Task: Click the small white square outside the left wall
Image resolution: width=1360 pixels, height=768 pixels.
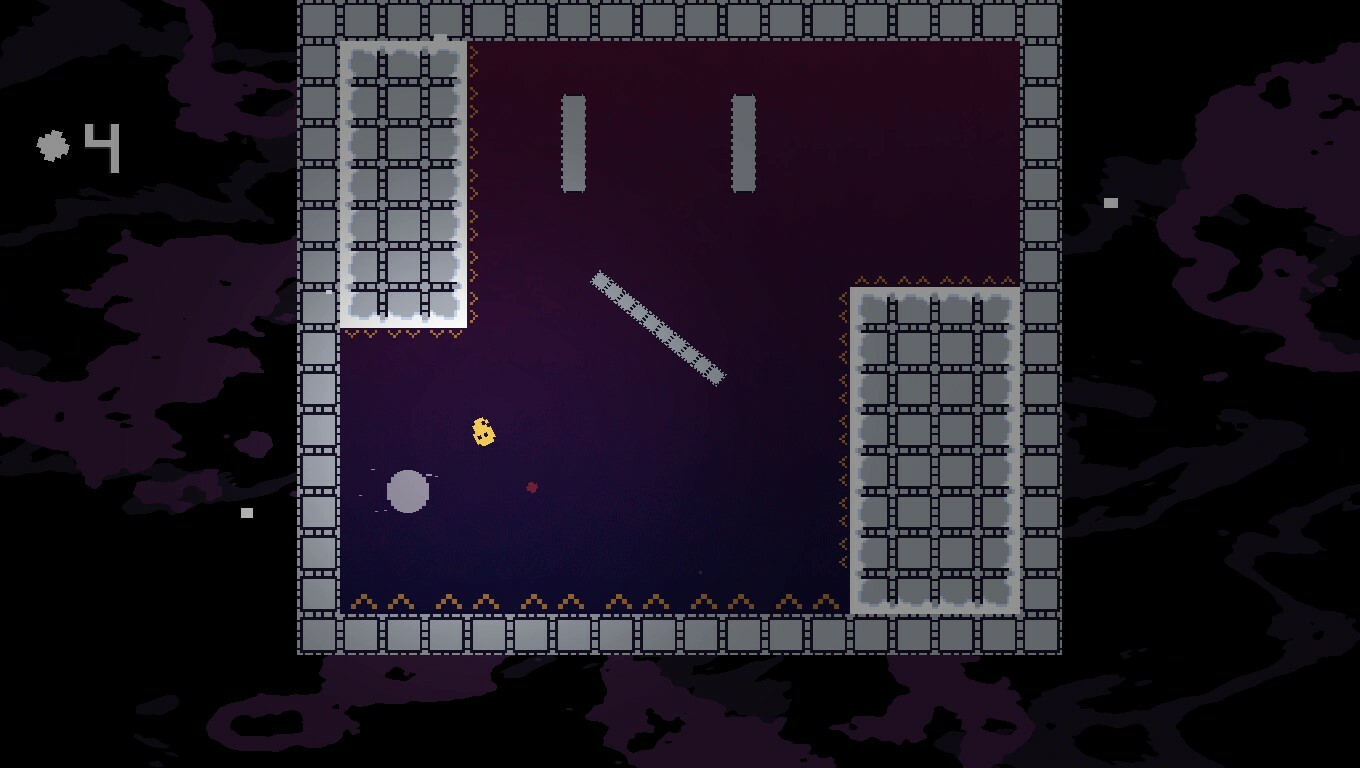Action: 246,511
